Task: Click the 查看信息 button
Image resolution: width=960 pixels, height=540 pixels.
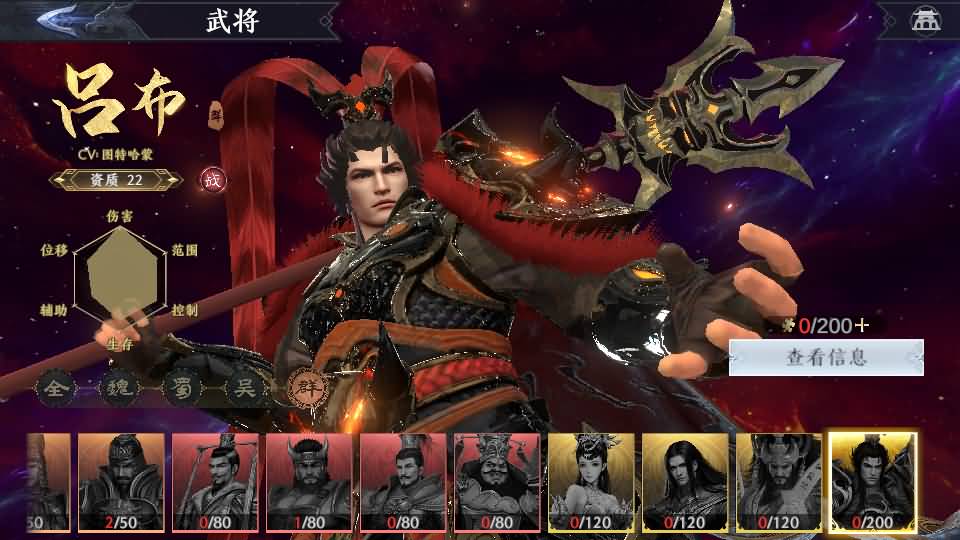Action: click(826, 357)
